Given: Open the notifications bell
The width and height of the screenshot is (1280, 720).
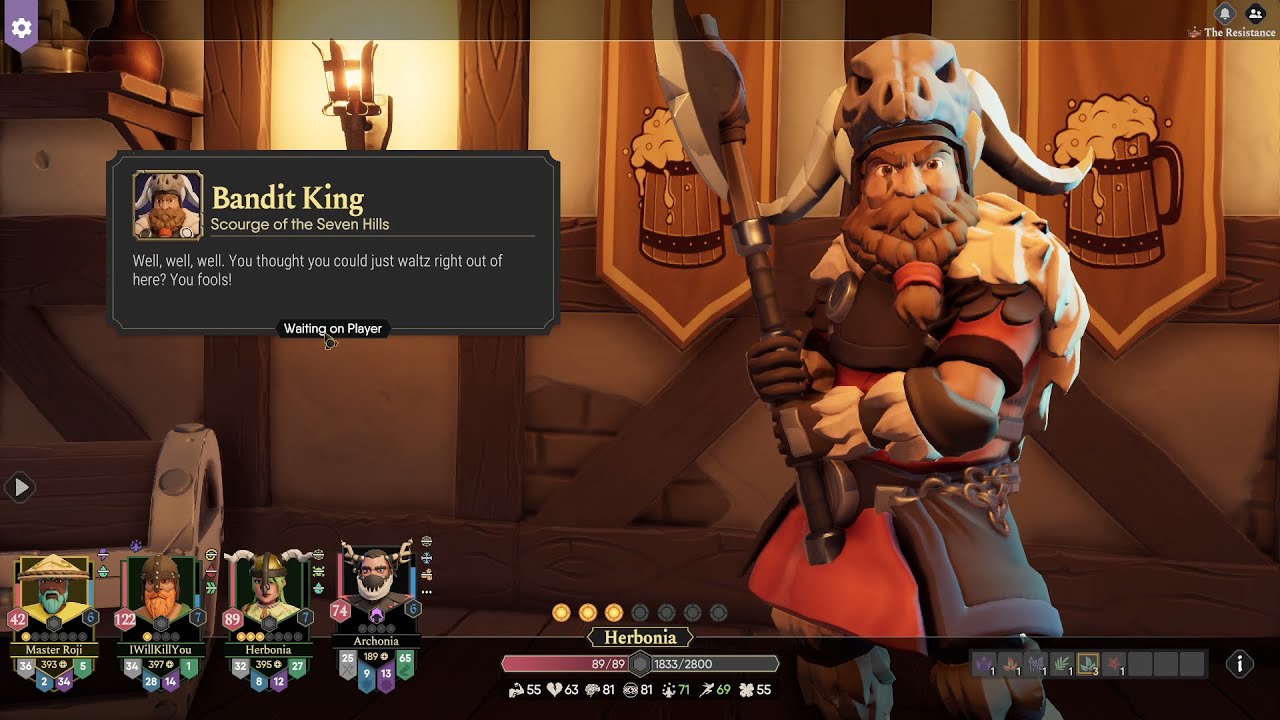Looking at the screenshot, I should (1225, 13).
